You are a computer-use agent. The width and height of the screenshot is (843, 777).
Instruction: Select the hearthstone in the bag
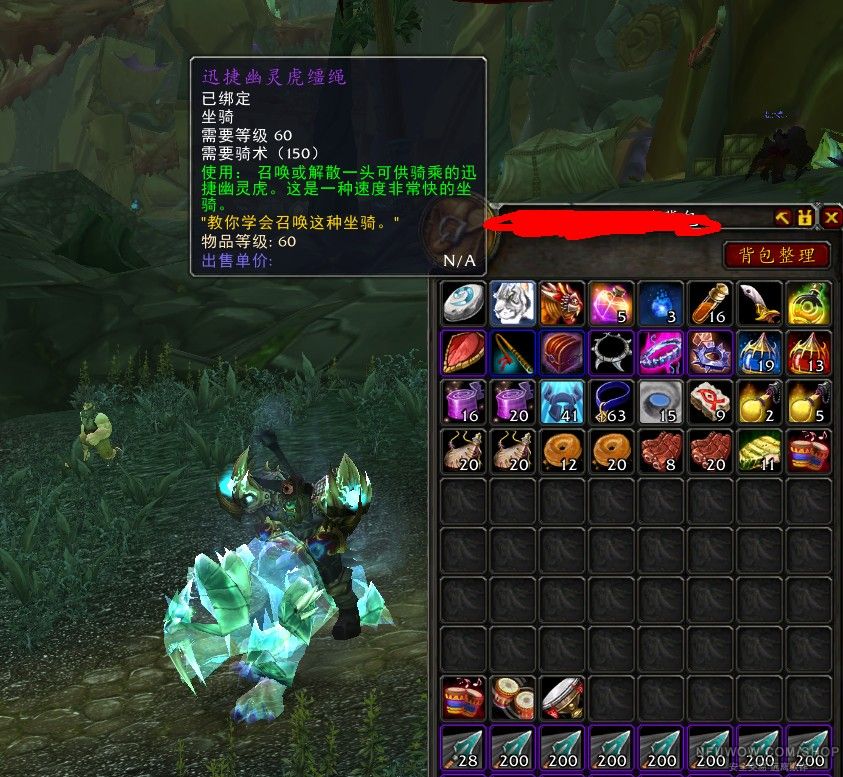point(465,304)
